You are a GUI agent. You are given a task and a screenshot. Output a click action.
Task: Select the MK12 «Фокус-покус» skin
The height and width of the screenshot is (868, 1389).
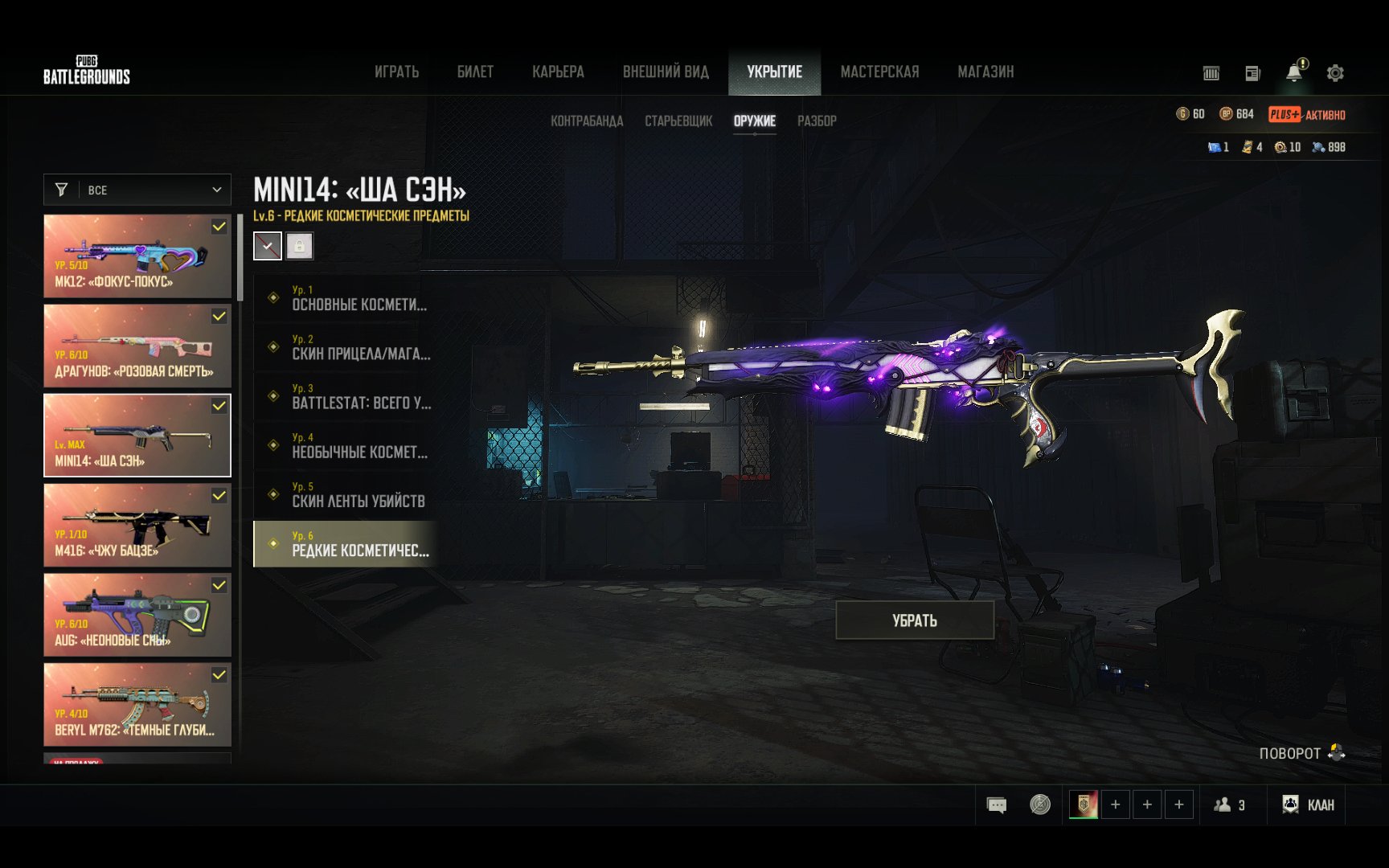[x=137, y=256]
